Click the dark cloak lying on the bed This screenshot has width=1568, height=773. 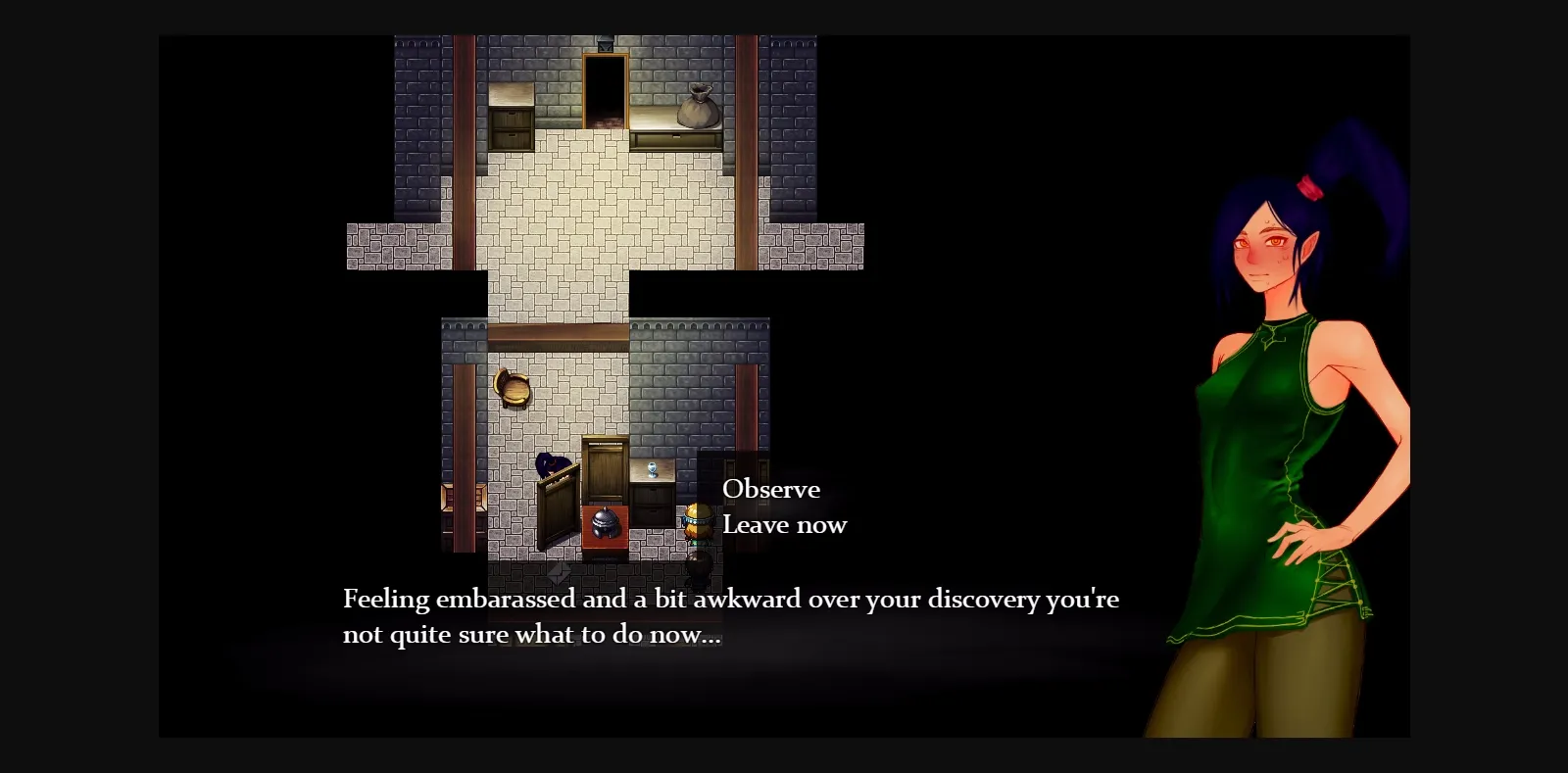click(x=553, y=466)
